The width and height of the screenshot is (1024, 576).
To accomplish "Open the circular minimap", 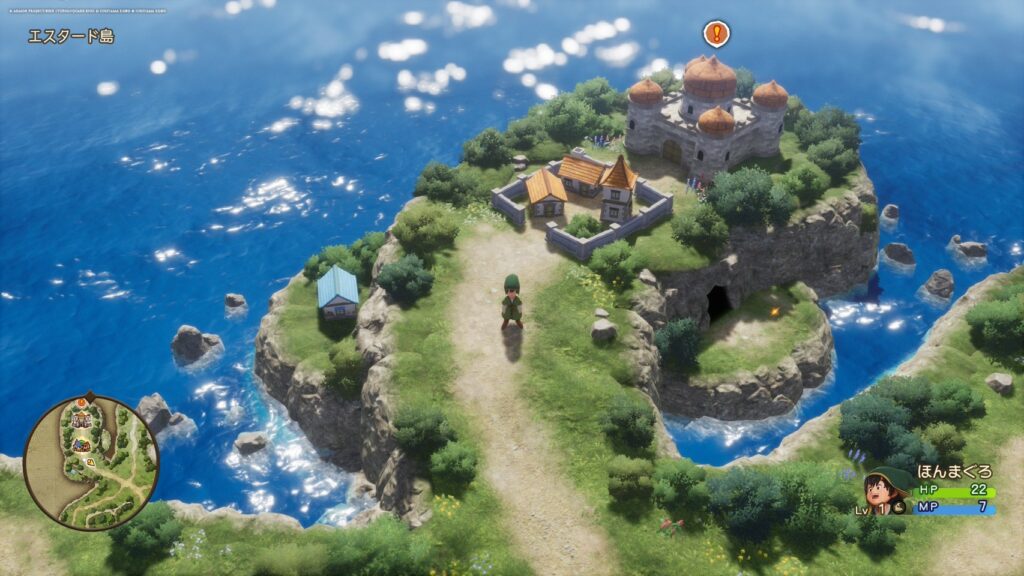I will coord(91,462).
